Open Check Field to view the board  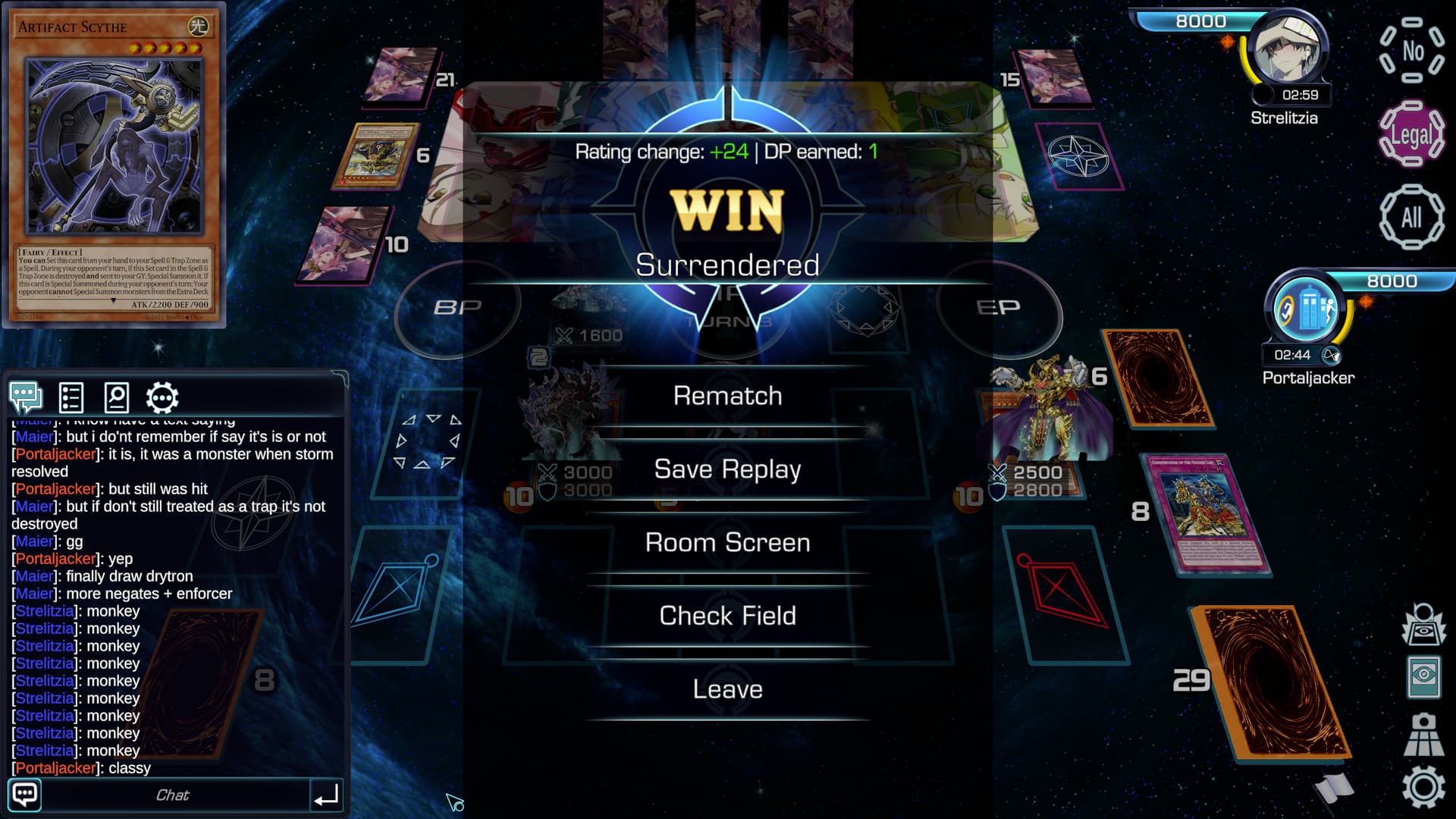click(x=727, y=616)
